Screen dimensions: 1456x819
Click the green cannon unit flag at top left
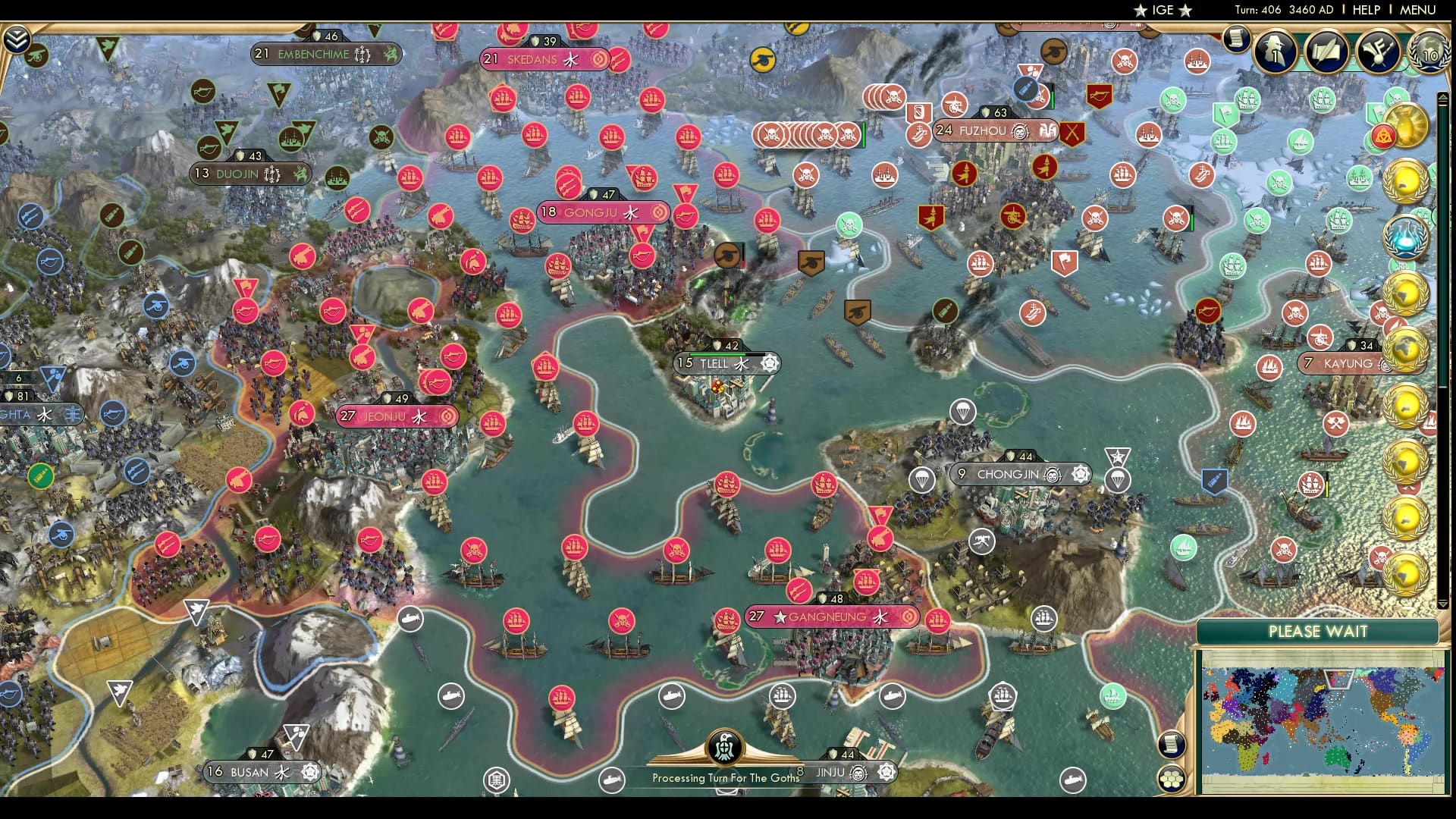point(36,56)
